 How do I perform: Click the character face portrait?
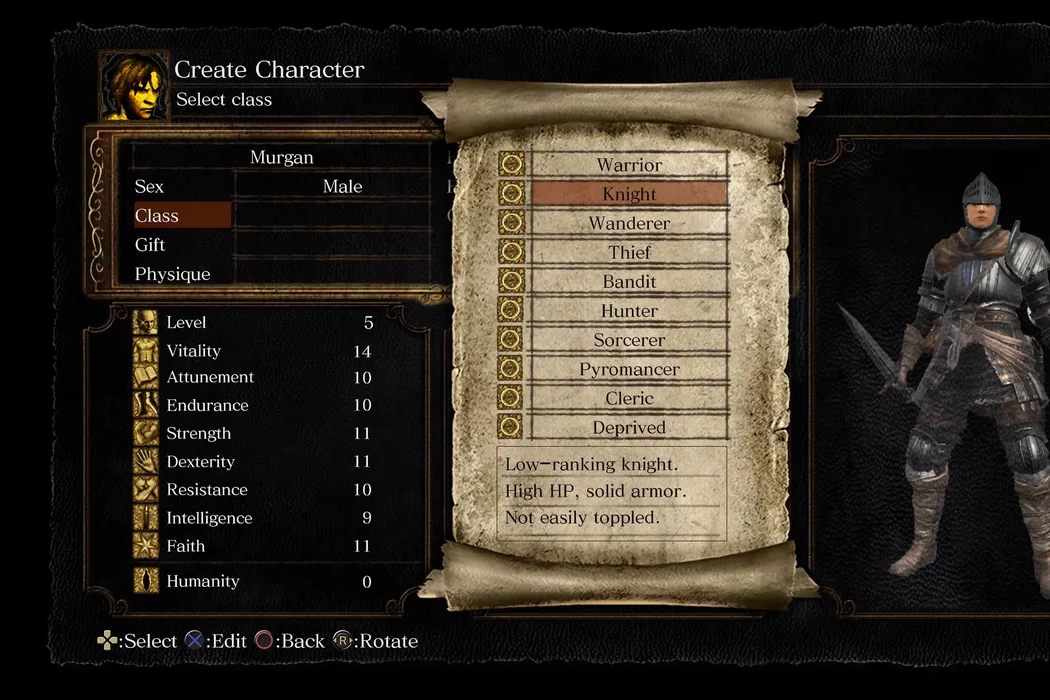click(x=133, y=87)
